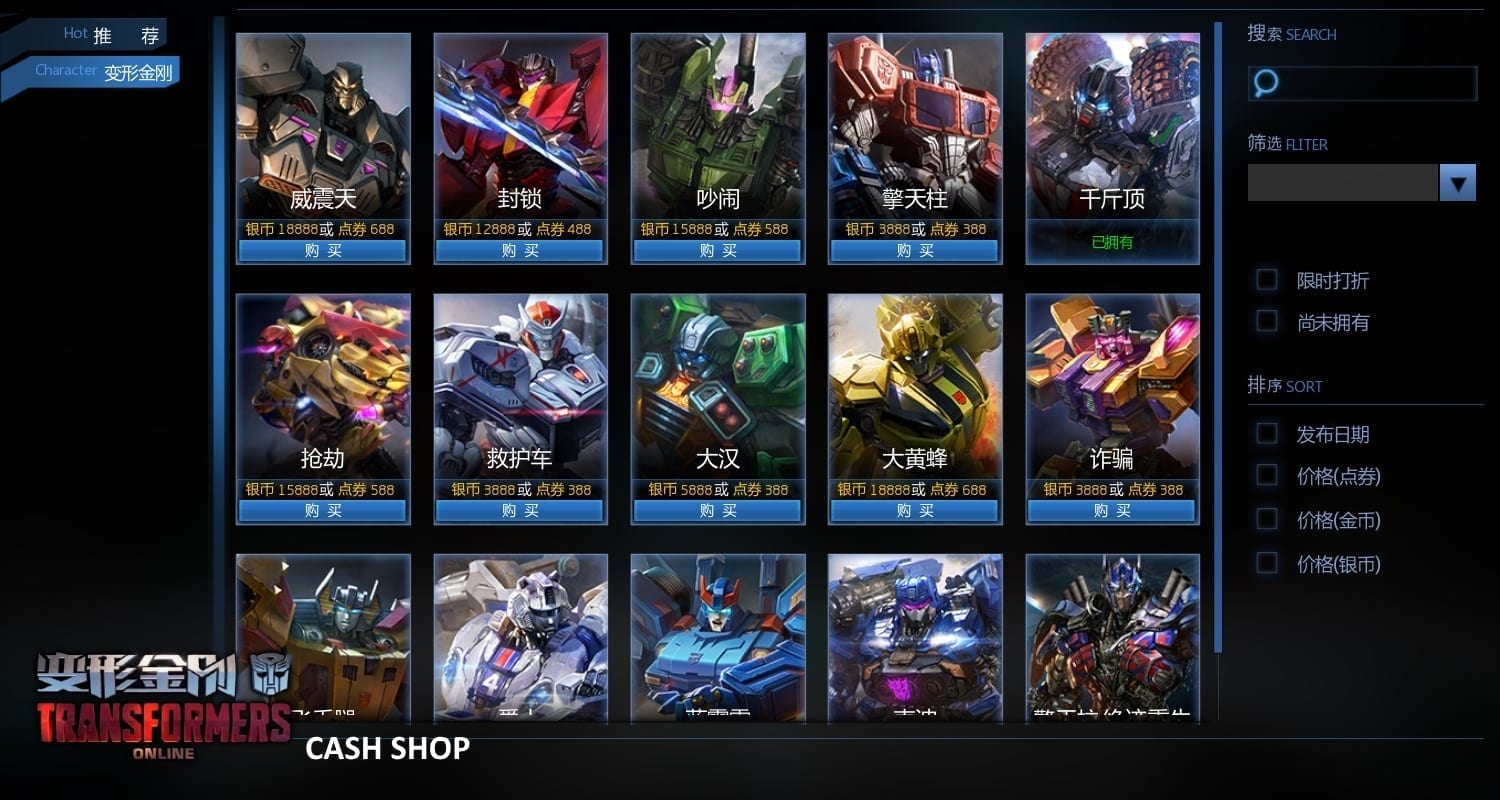
Task: Enable the 尚未拥有 filter checkbox
Action: 1267,321
